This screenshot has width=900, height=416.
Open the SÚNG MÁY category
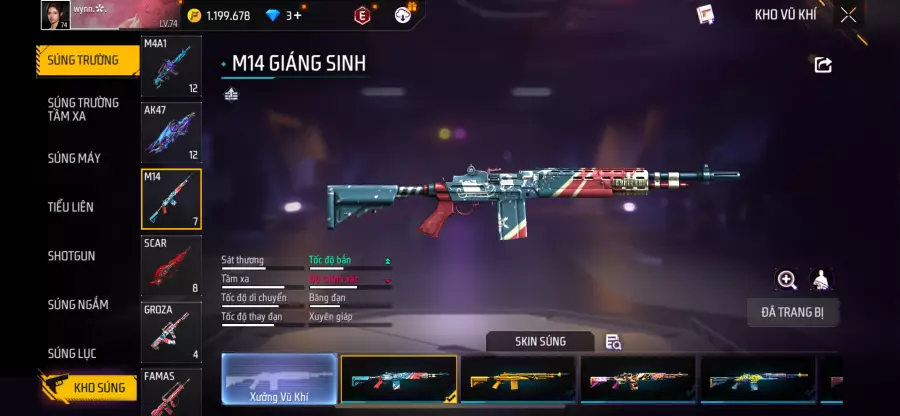[x=74, y=158]
